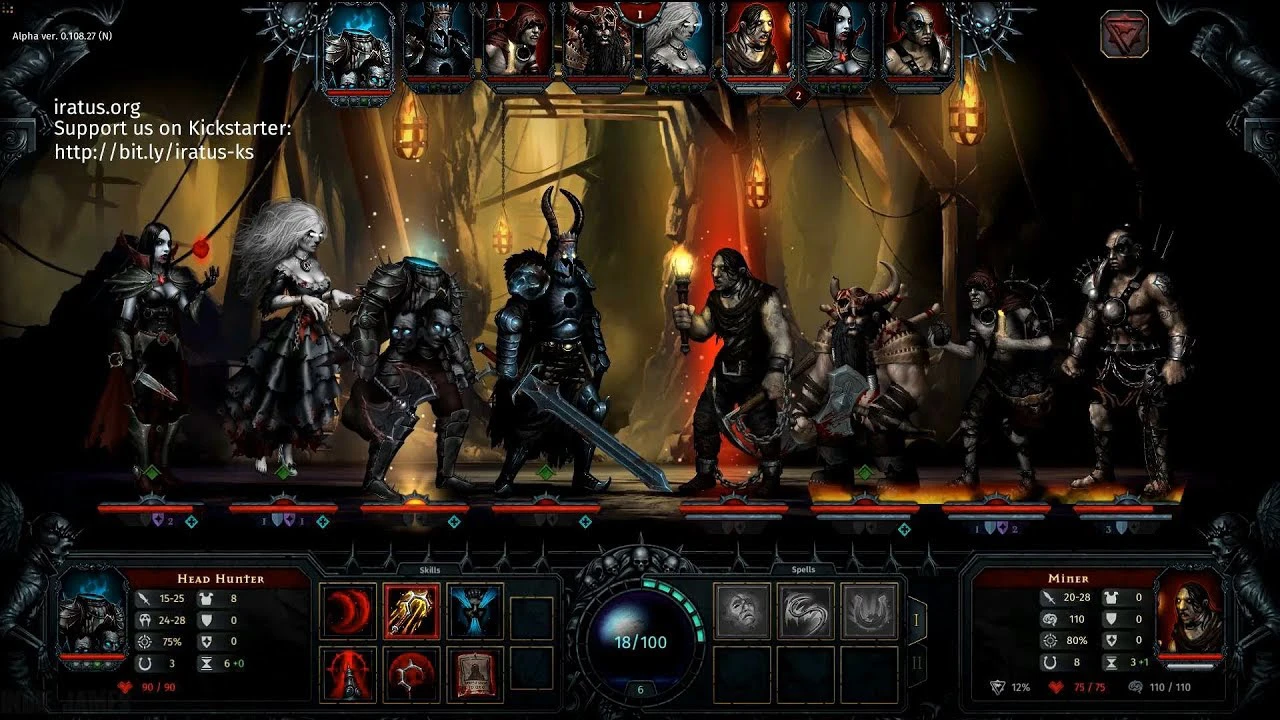The height and width of the screenshot is (720, 1280).
Task: Select the bald scarred brute turn portrait
Action: [917, 42]
